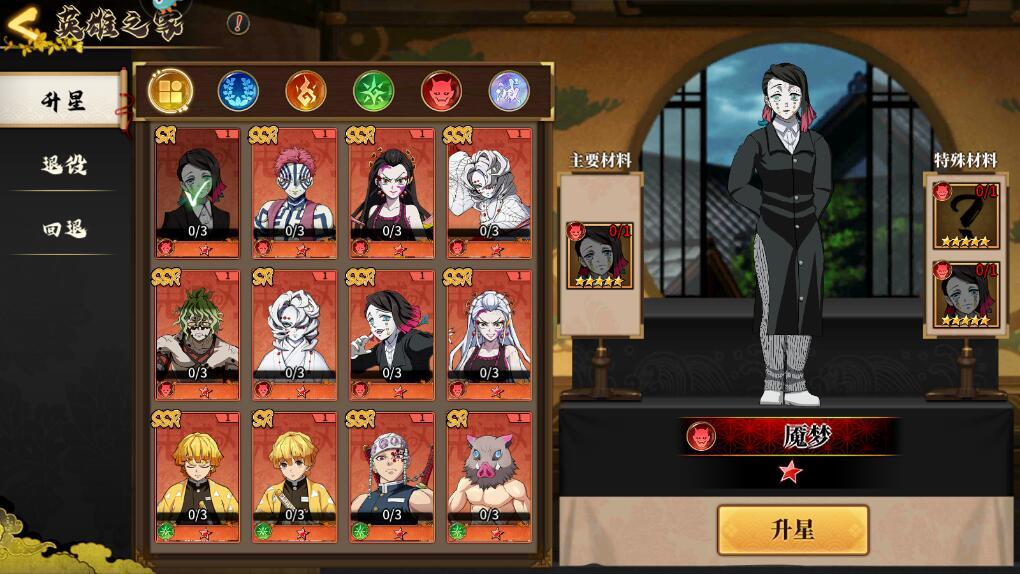The height and width of the screenshot is (574, 1020).
Task: Switch to the 升星 side tab
Action: pyautogui.click(x=63, y=101)
